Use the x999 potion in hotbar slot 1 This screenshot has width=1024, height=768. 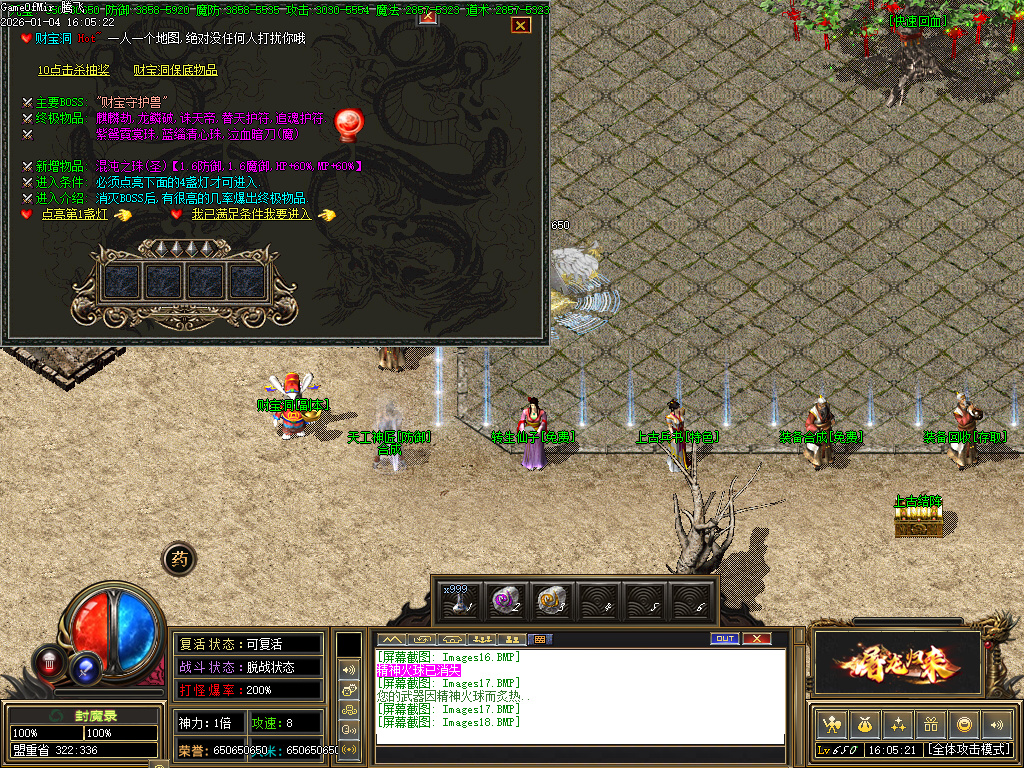click(x=457, y=600)
